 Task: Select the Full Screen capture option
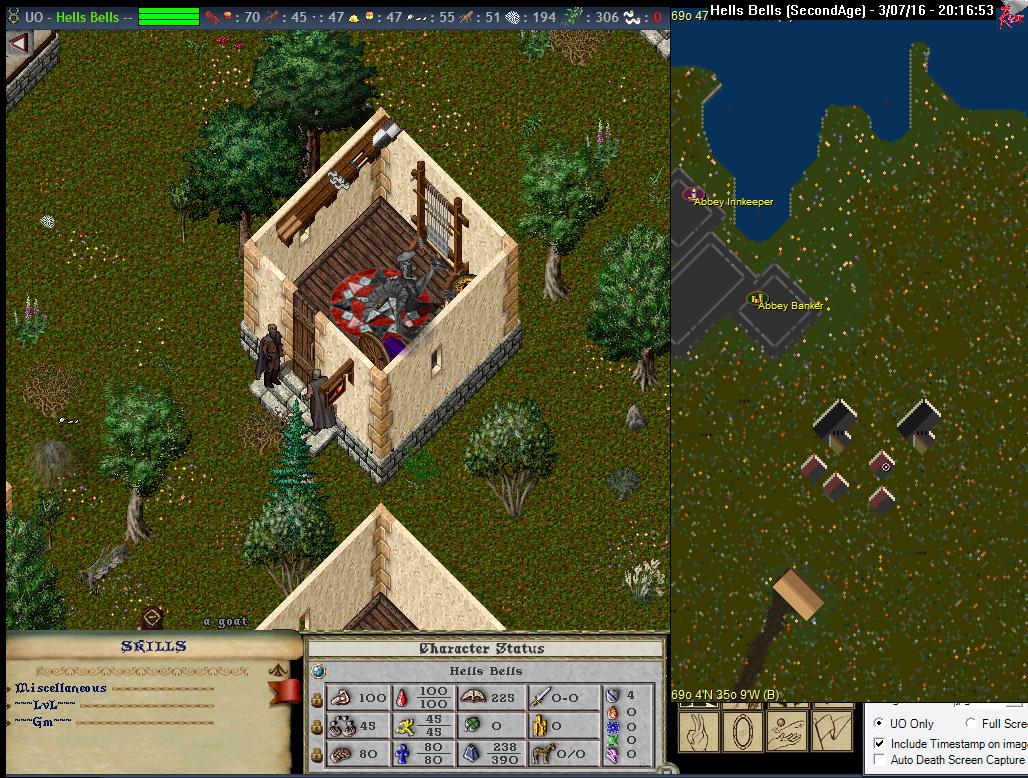(x=971, y=723)
